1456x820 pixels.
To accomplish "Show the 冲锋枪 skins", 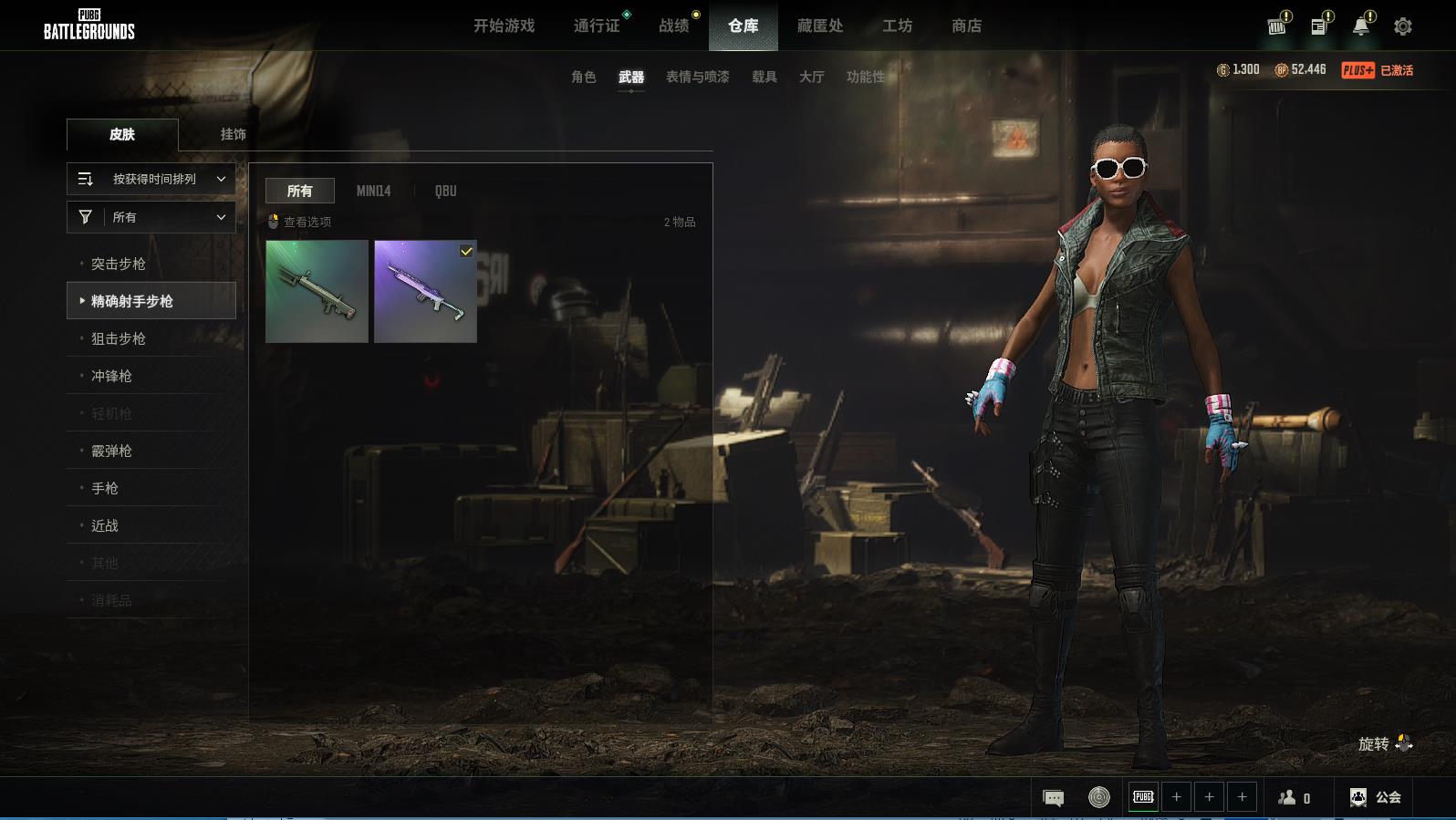I will point(111,376).
